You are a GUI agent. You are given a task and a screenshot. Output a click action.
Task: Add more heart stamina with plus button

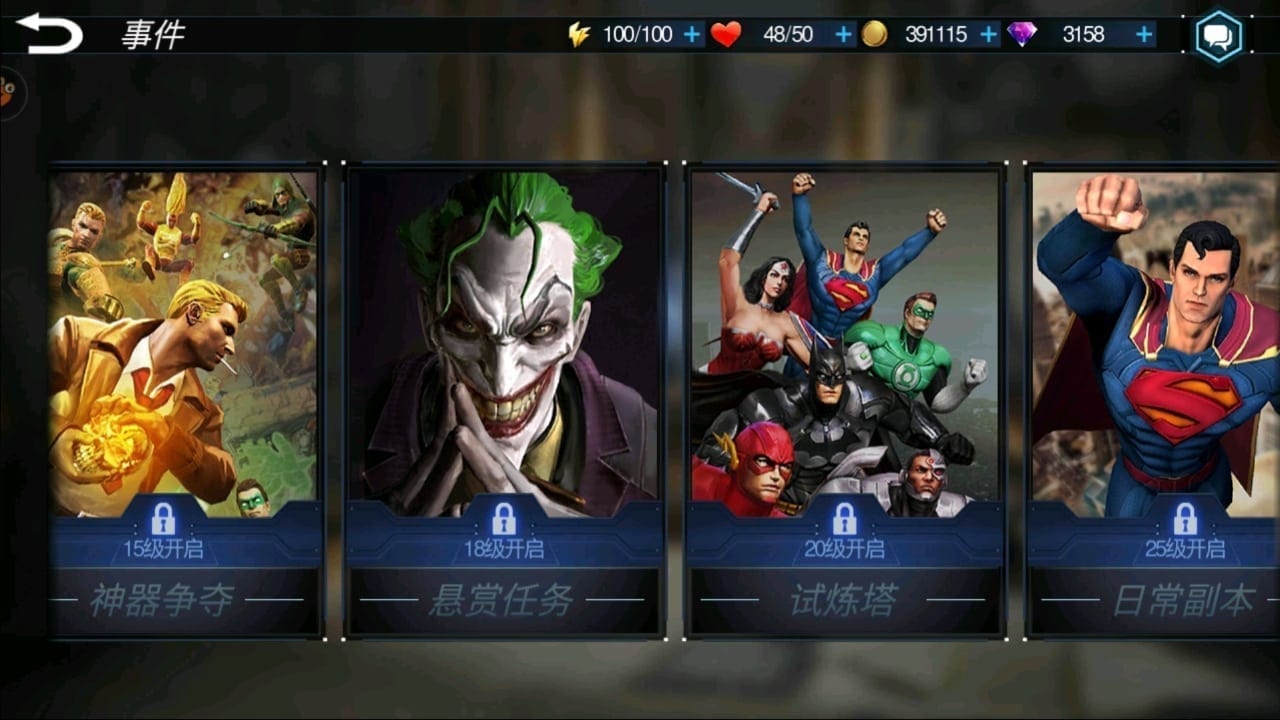[x=844, y=35]
